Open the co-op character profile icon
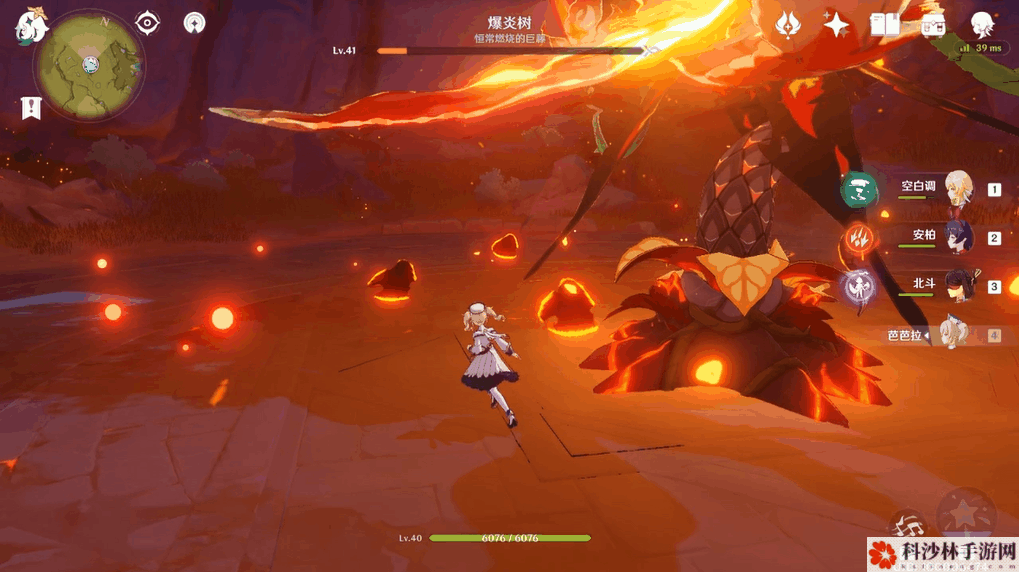Screen dimensions: 1019x572 point(984,25)
